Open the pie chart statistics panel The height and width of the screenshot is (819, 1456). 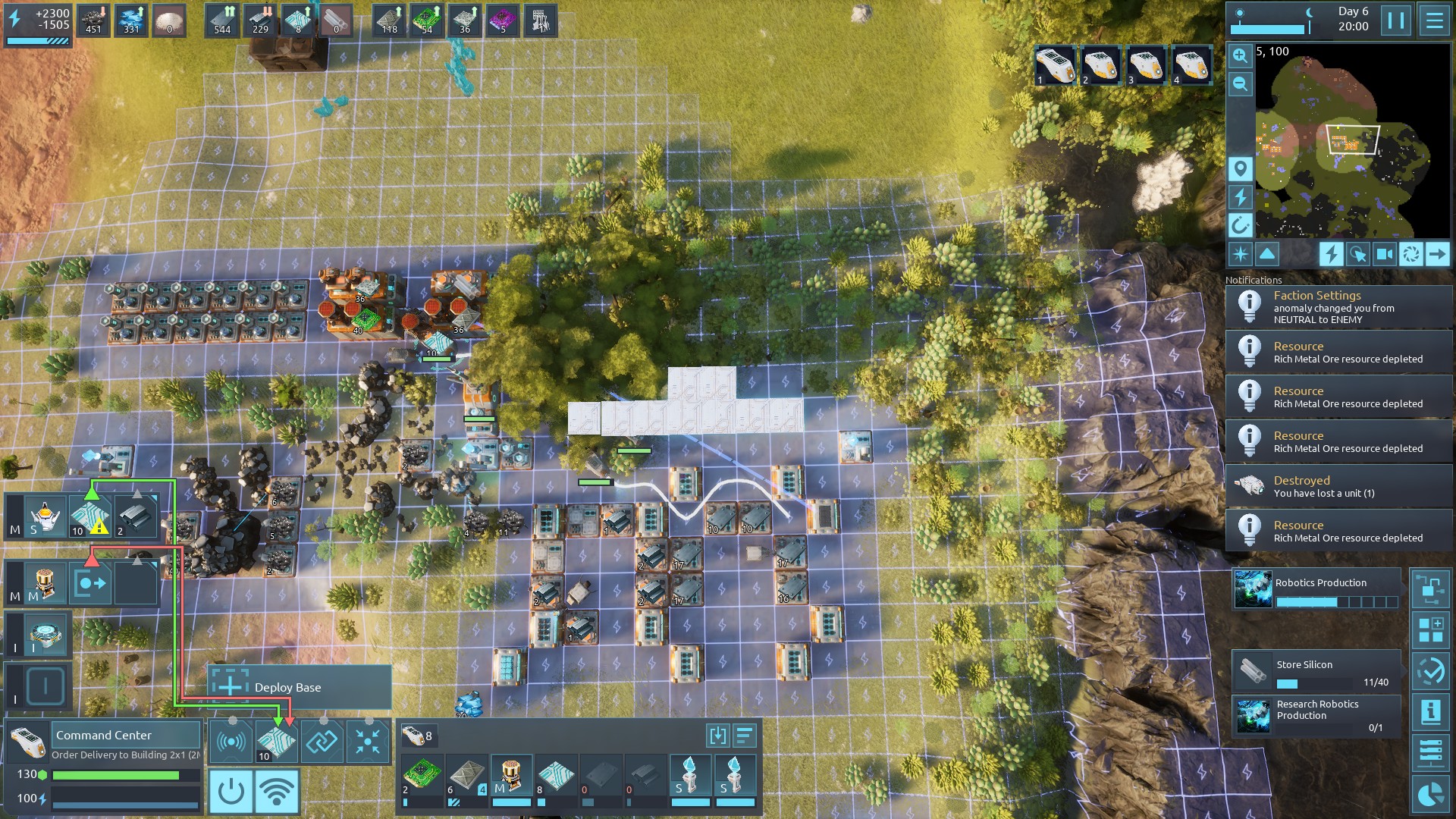1430,794
